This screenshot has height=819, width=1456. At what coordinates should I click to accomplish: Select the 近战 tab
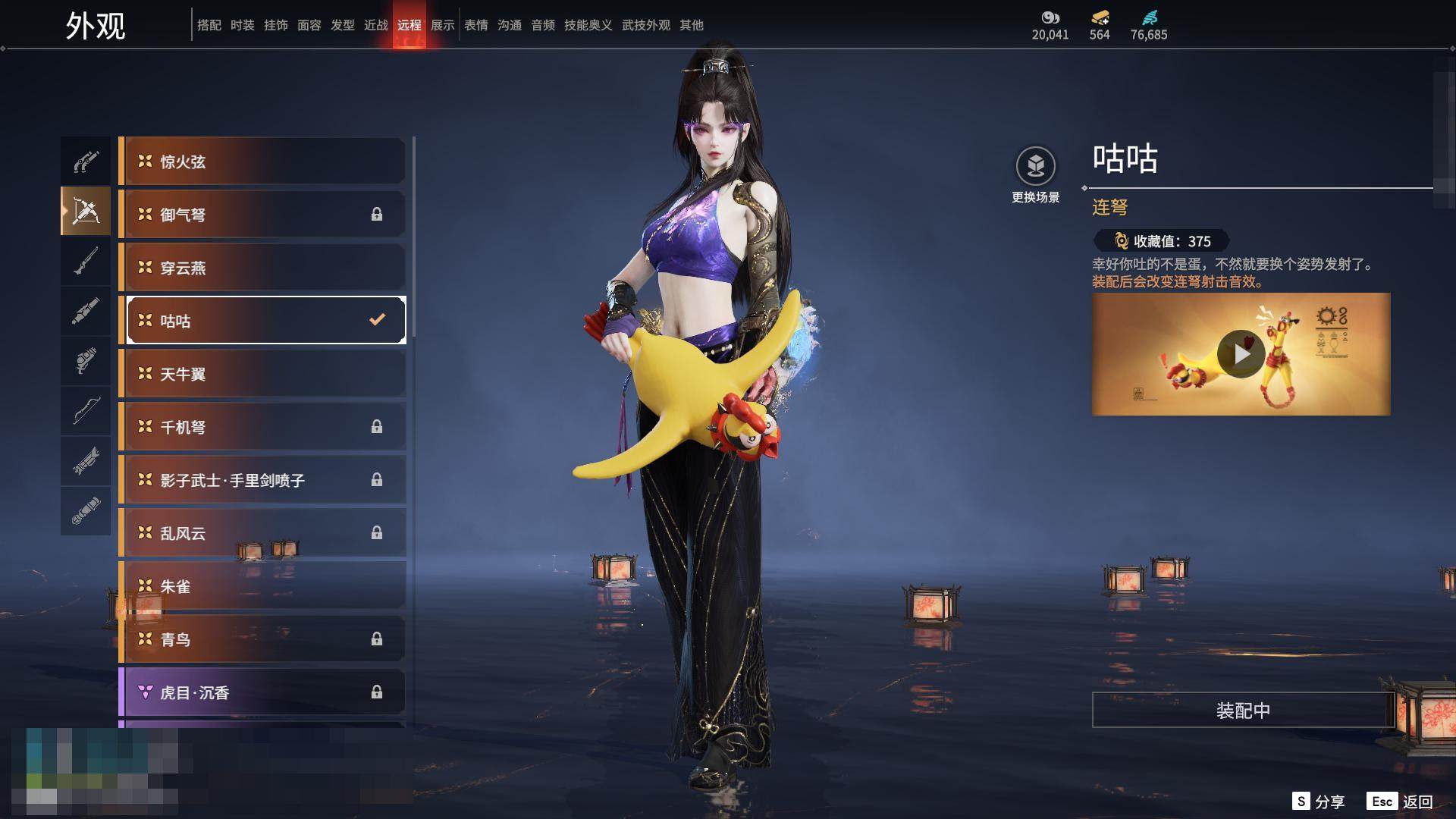[375, 25]
